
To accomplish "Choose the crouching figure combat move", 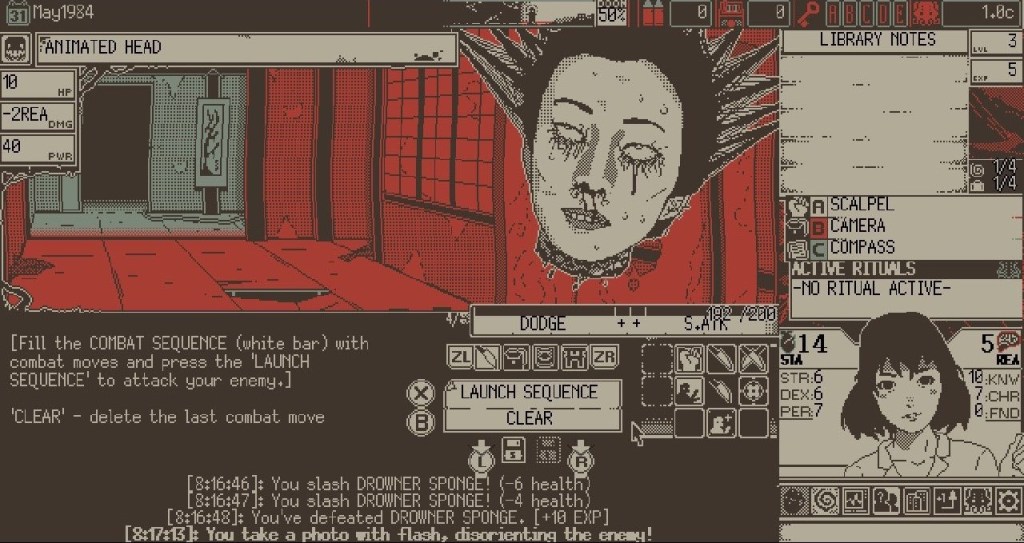I will 689,391.
